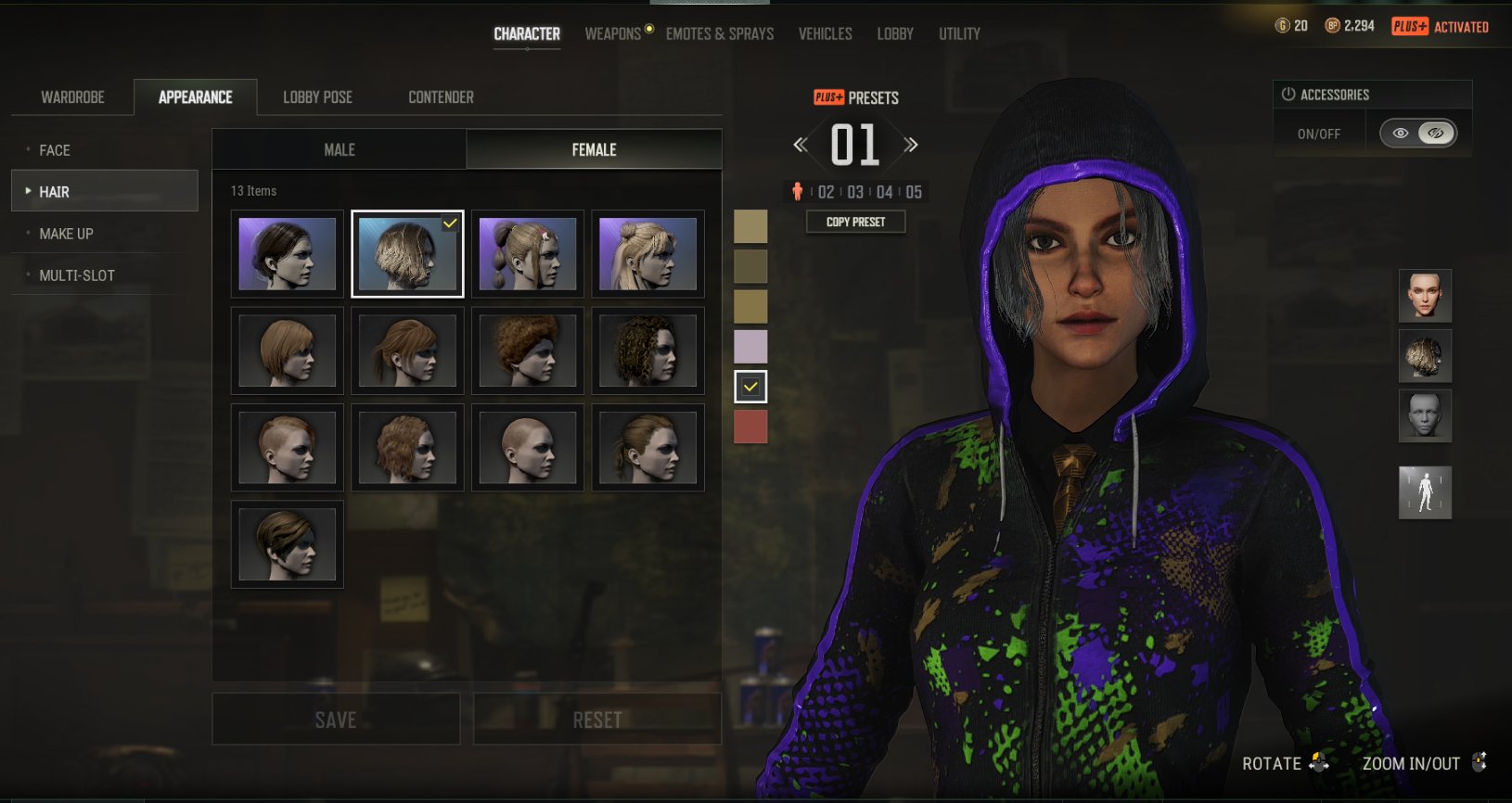Viewport: 1512px width, 803px height.
Task: Show full body view icon
Action: point(1425,492)
